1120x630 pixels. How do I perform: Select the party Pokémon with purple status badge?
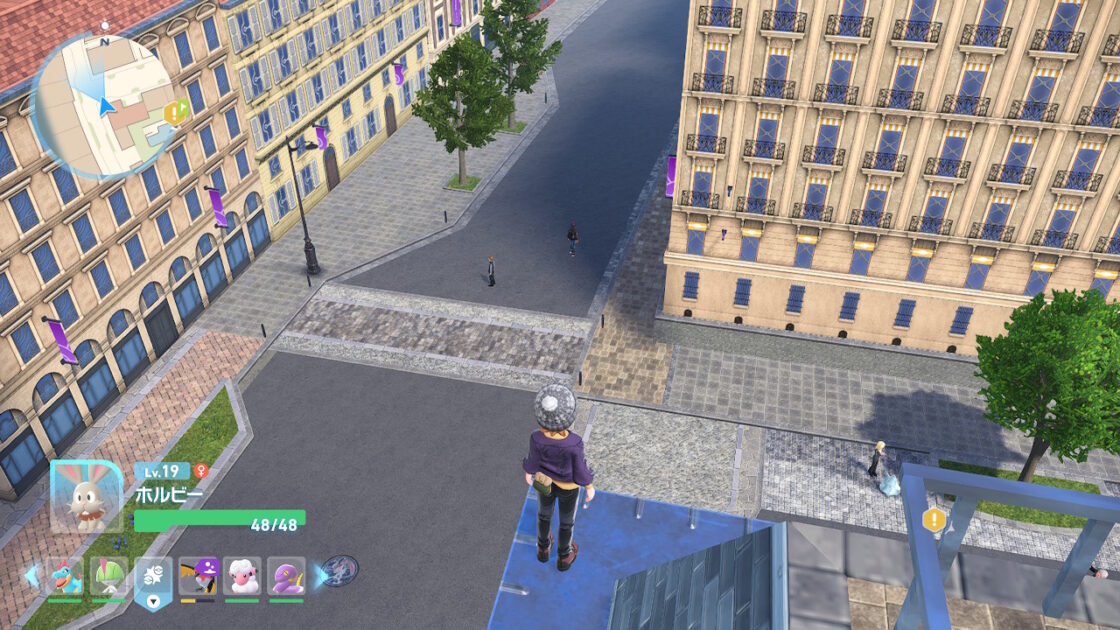[198, 576]
